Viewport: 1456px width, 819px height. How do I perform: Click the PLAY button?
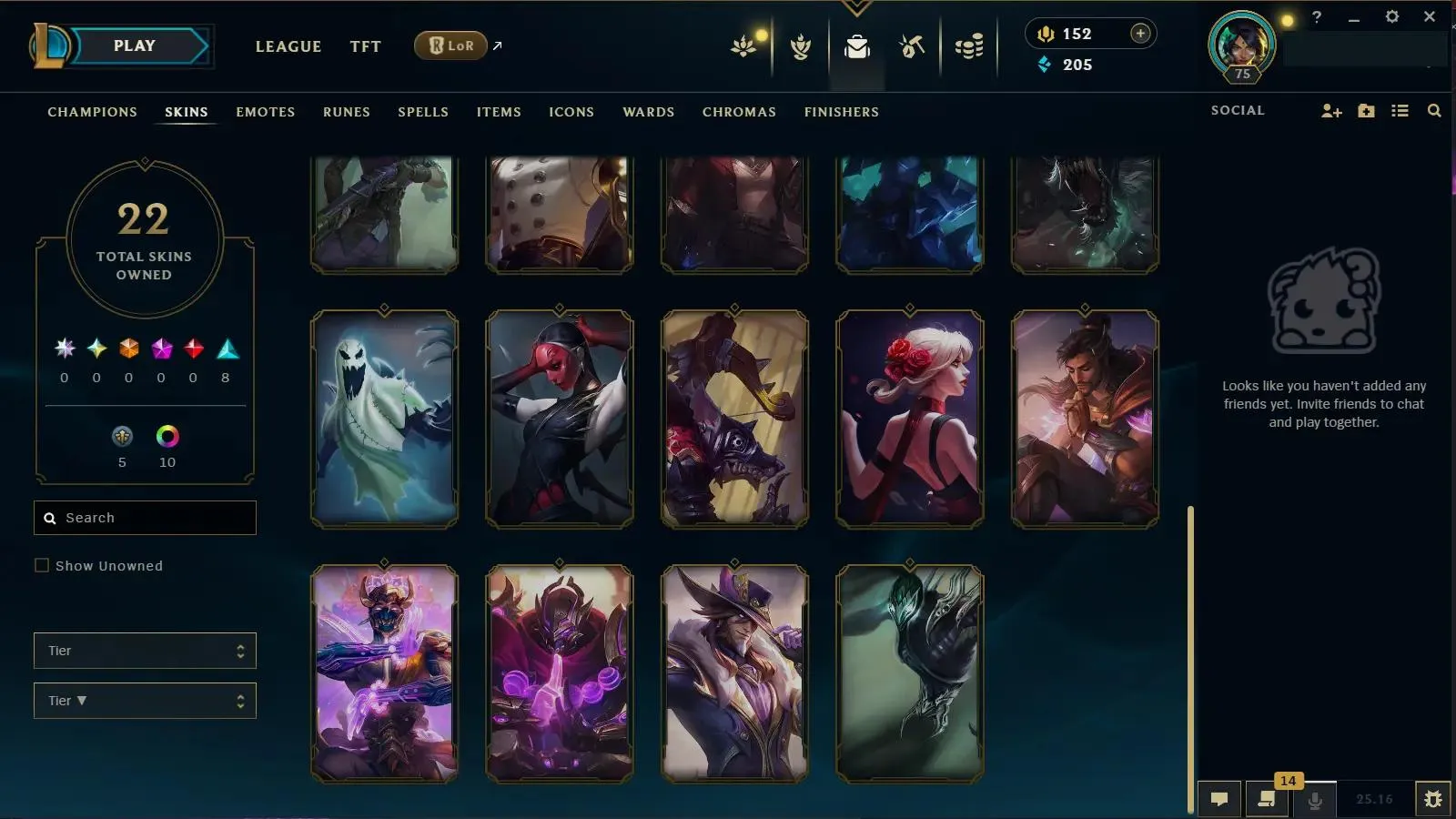[135, 45]
